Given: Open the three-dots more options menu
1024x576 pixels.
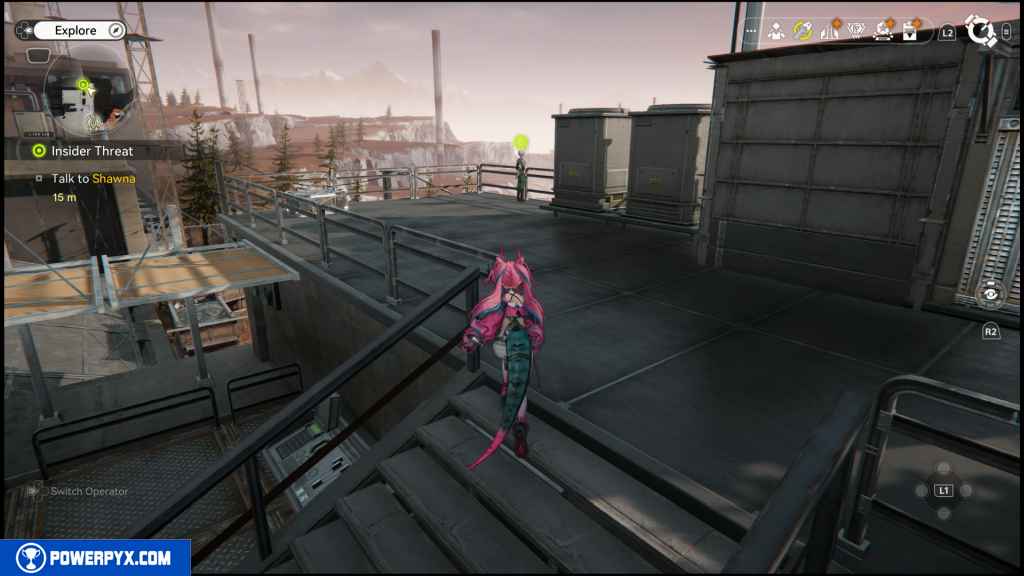Looking at the screenshot, I should (x=751, y=31).
